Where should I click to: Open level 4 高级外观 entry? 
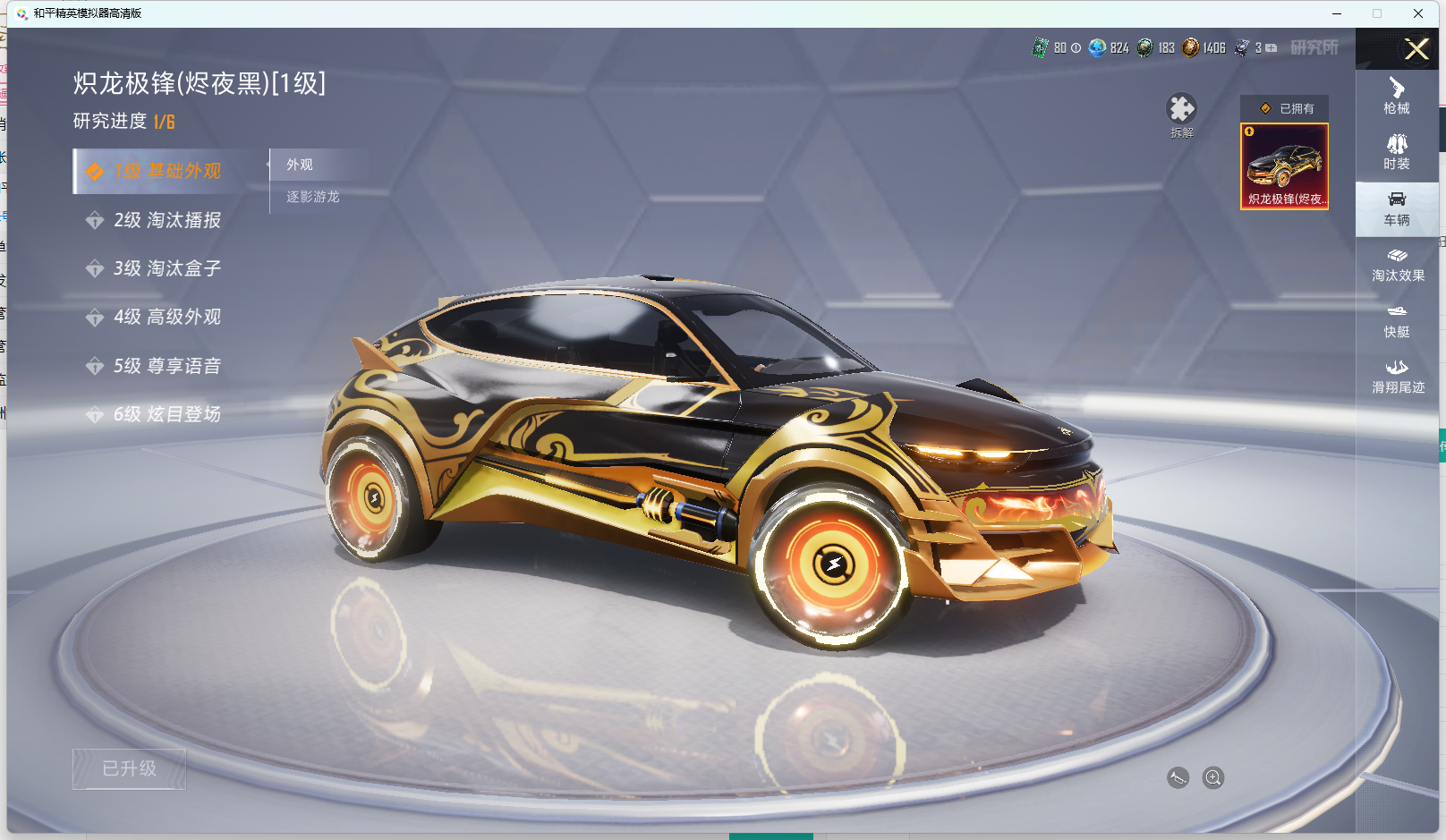tap(166, 317)
